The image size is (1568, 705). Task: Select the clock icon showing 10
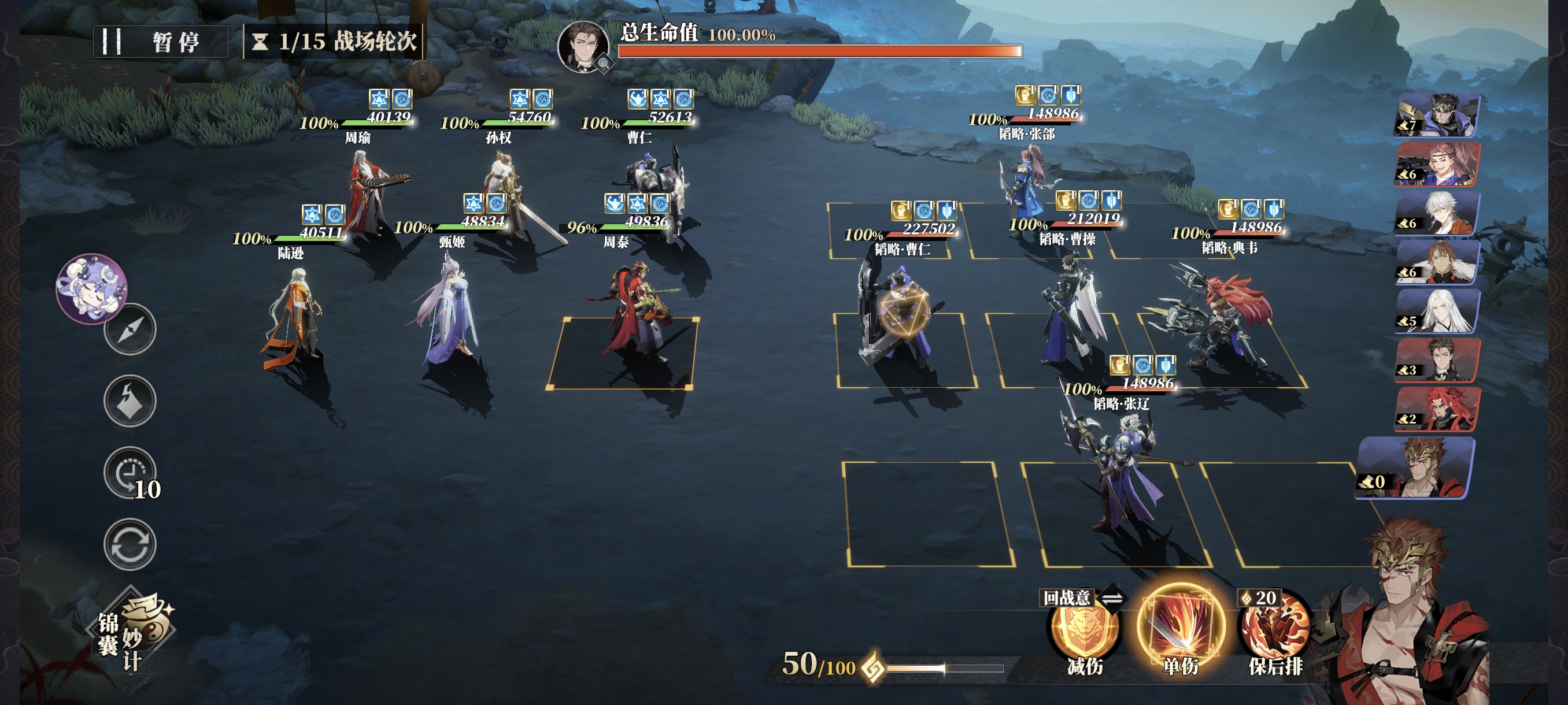pos(130,473)
